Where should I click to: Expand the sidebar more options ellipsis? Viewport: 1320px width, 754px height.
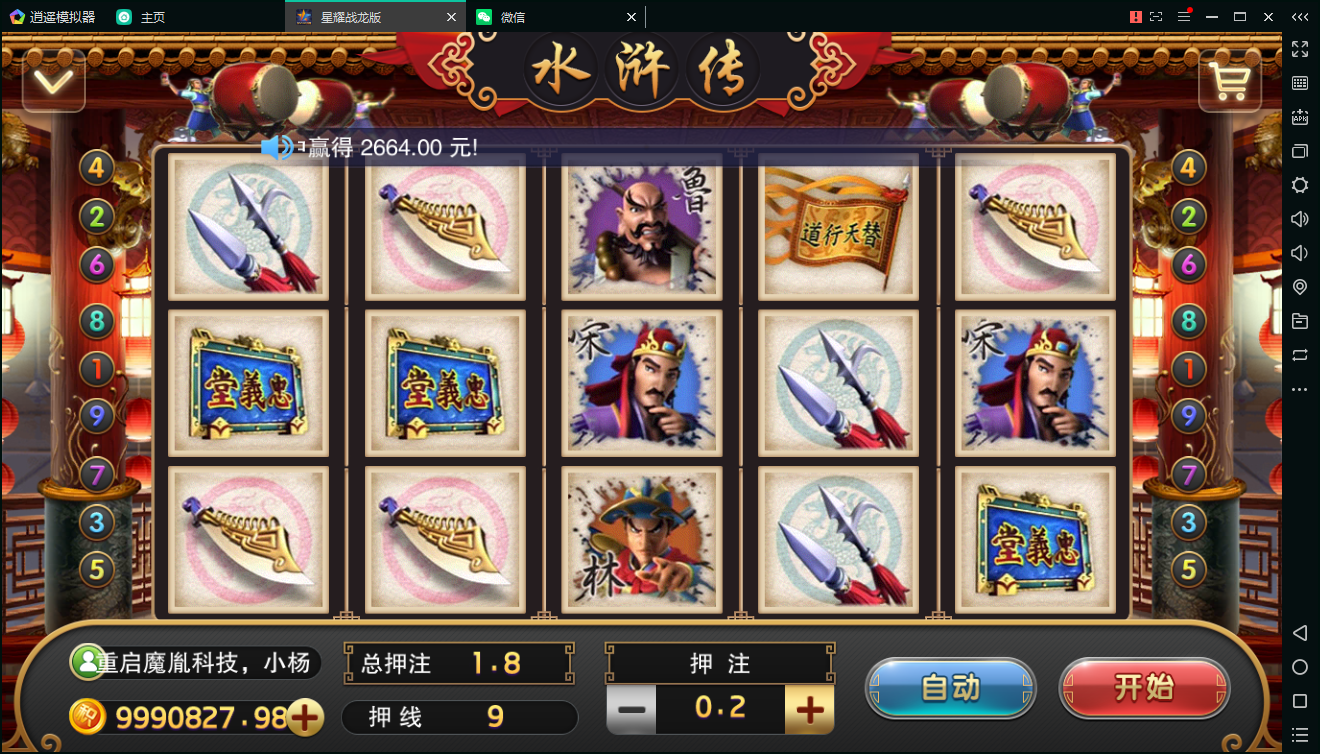coord(1300,390)
